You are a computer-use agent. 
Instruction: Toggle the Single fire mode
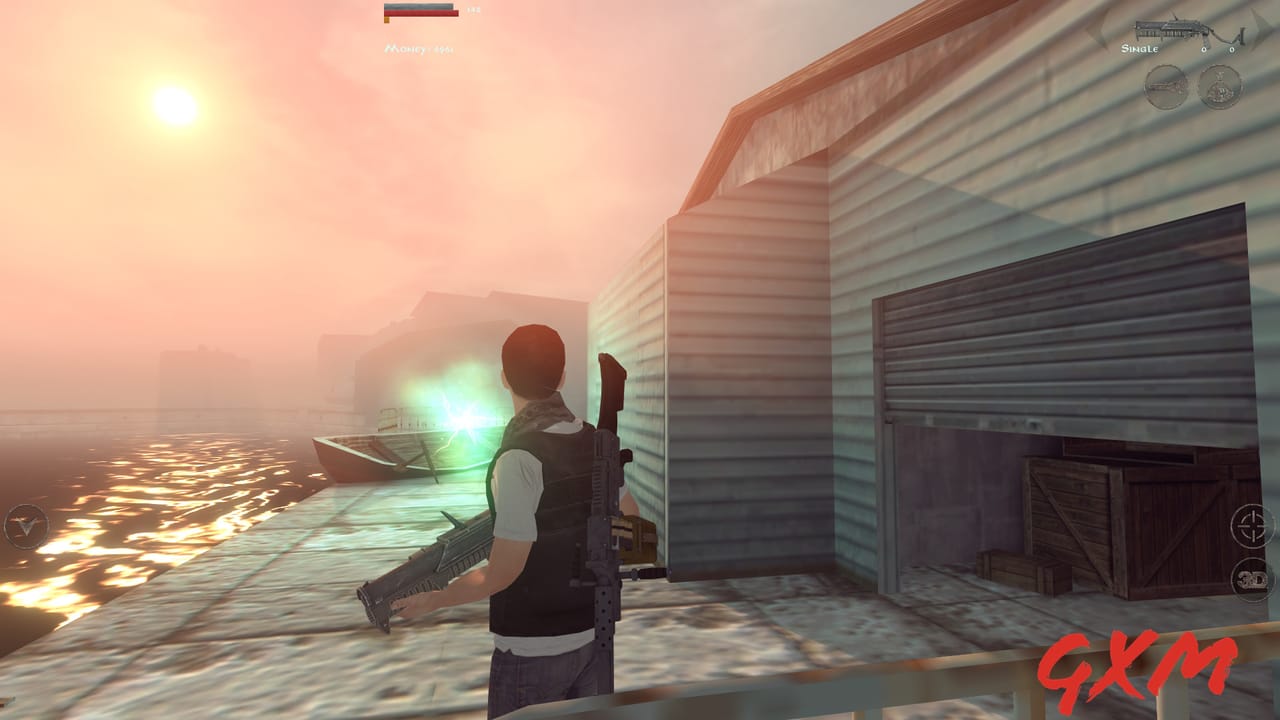pyautogui.click(x=1140, y=46)
